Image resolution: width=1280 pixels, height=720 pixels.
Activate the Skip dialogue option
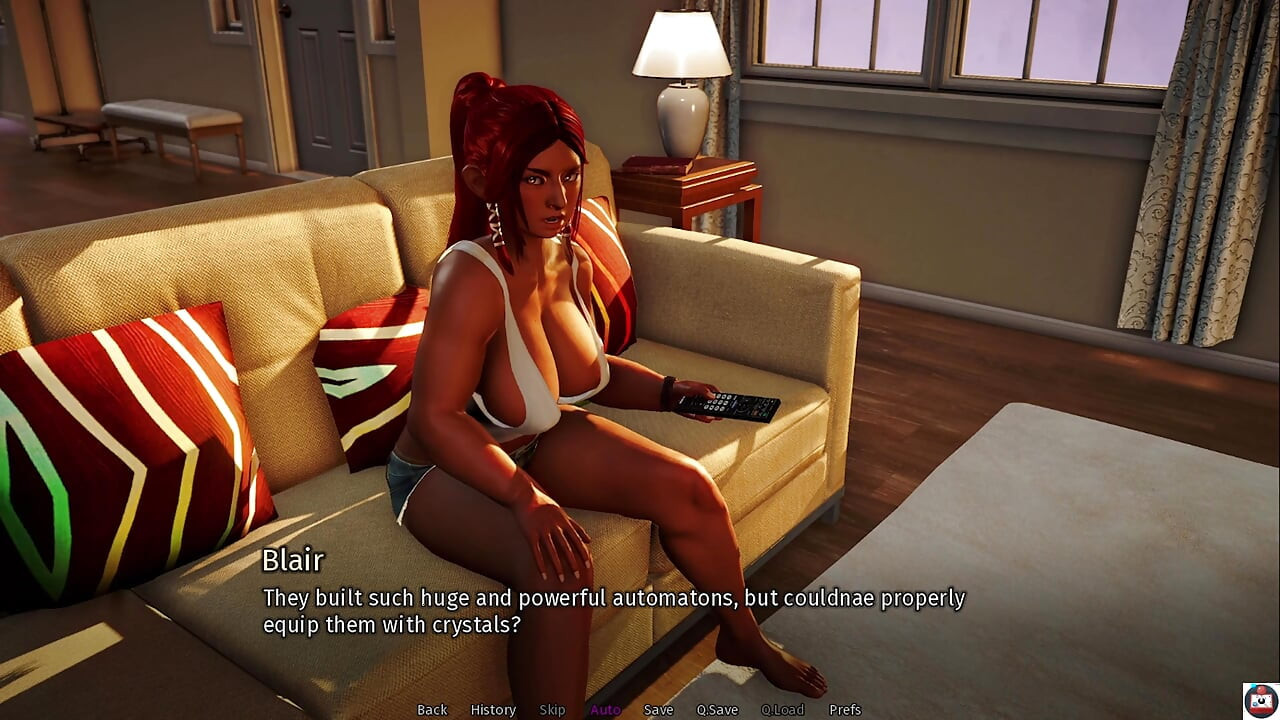tap(552, 710)
